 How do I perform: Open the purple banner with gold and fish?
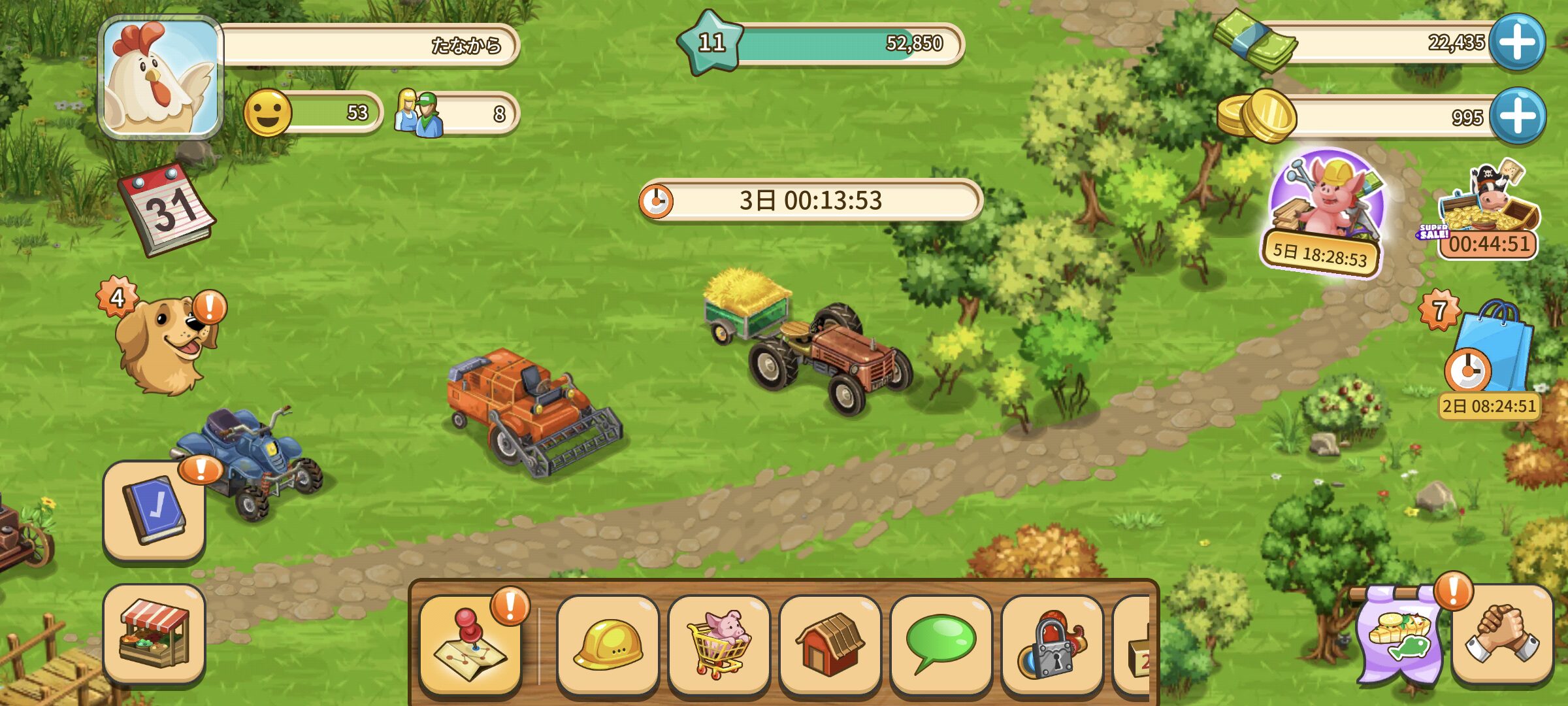1398,634
